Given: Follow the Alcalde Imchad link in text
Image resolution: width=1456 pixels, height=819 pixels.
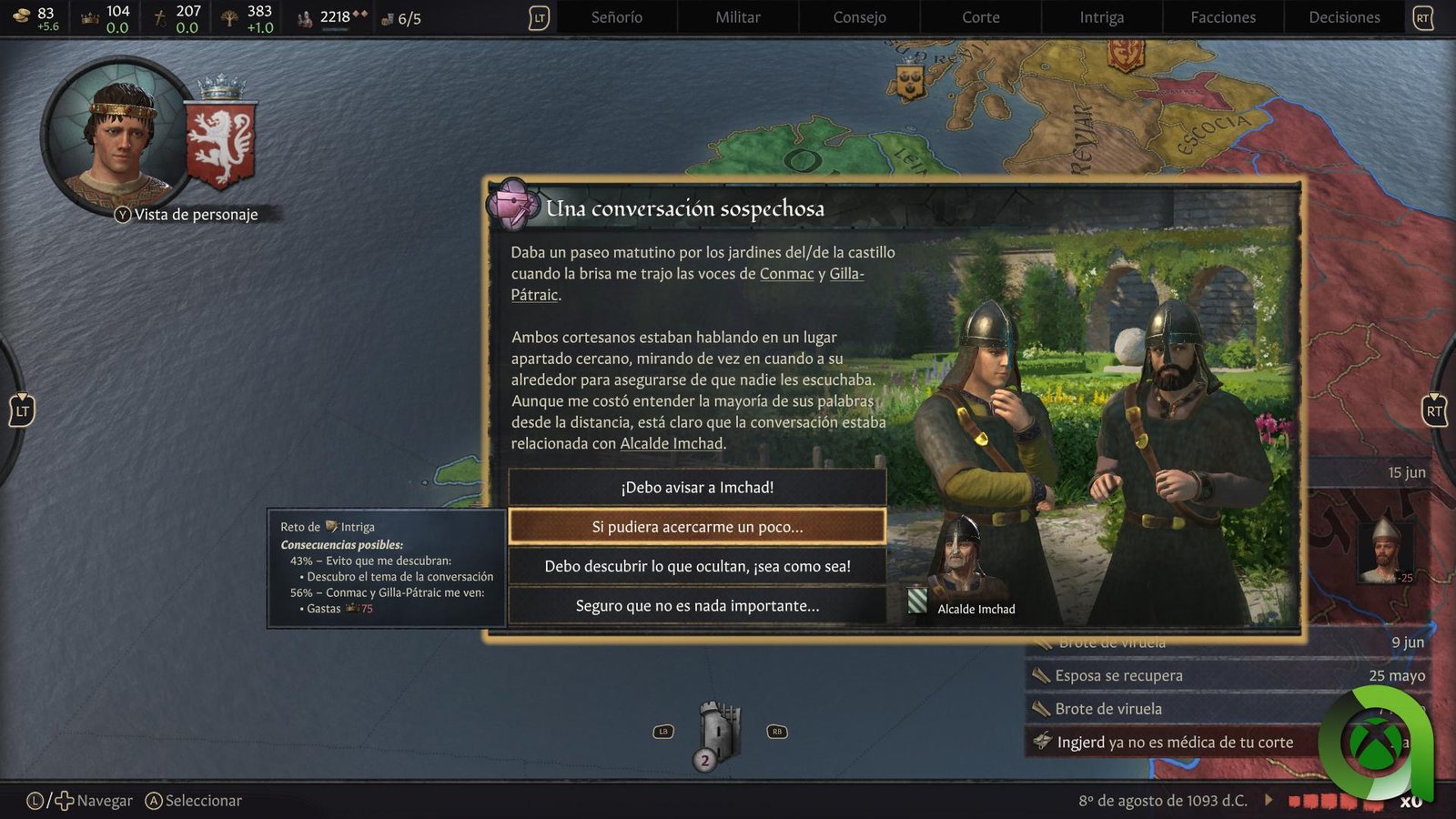Looking at the screenshot, I should (x=672, y=444).
